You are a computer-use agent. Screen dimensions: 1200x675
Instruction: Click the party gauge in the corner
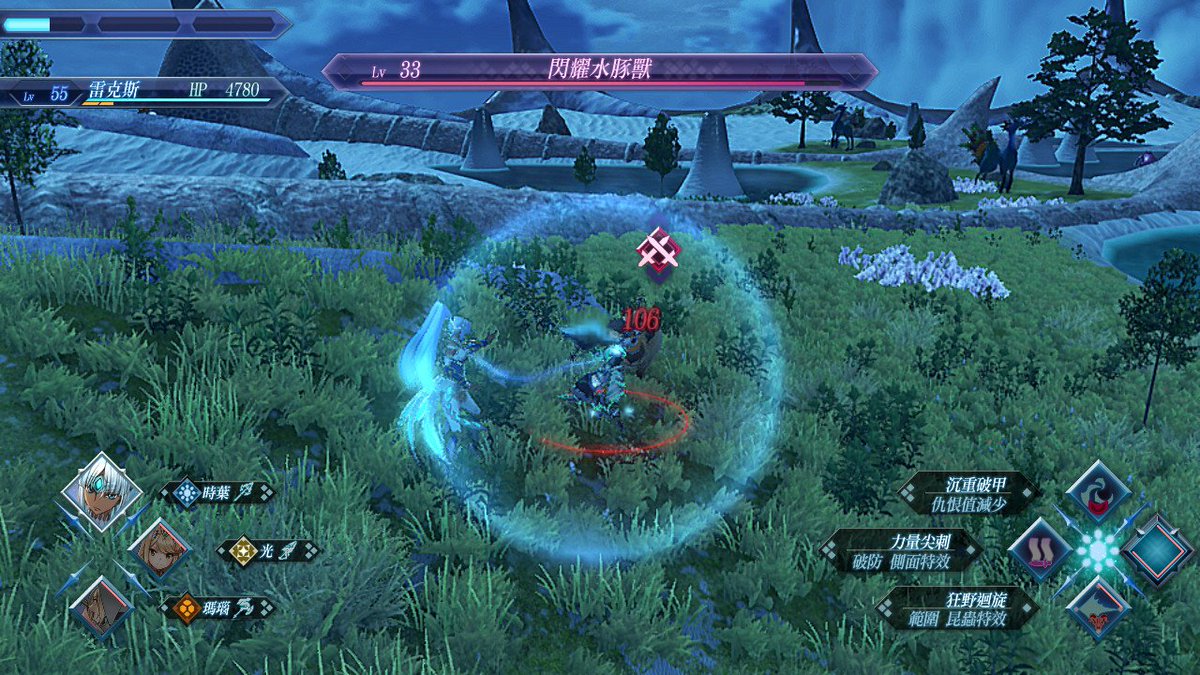[145, 24]
